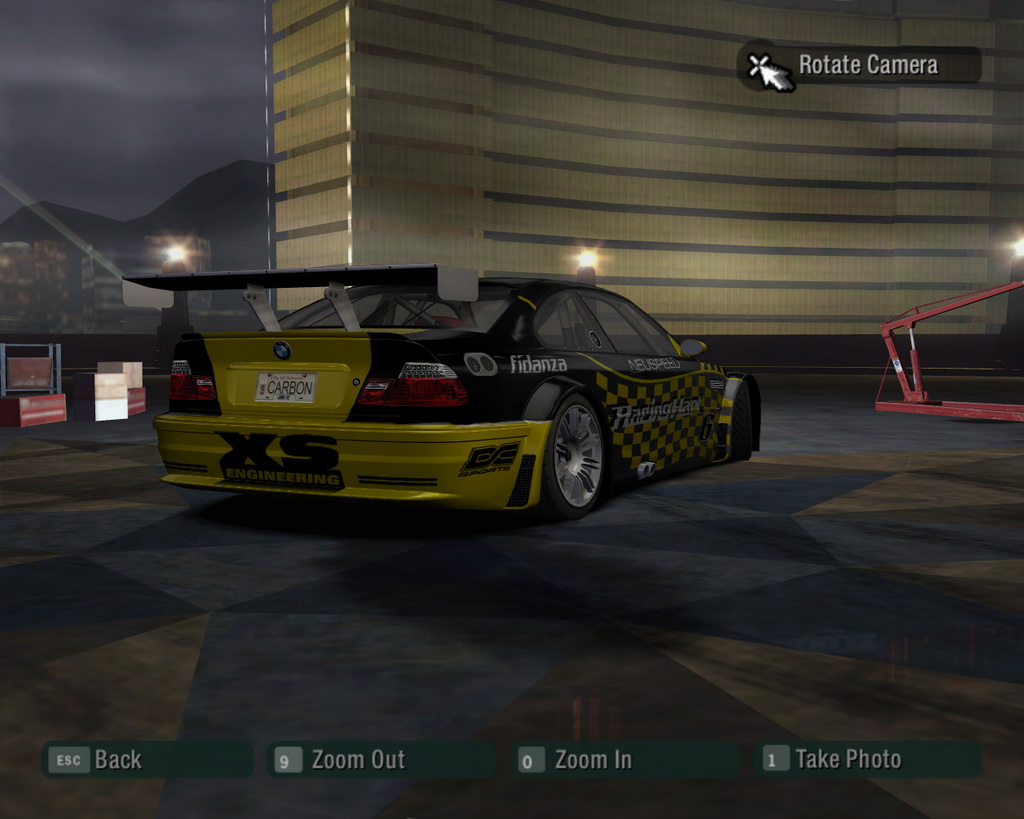Zoom in on the car

[624, 760]
